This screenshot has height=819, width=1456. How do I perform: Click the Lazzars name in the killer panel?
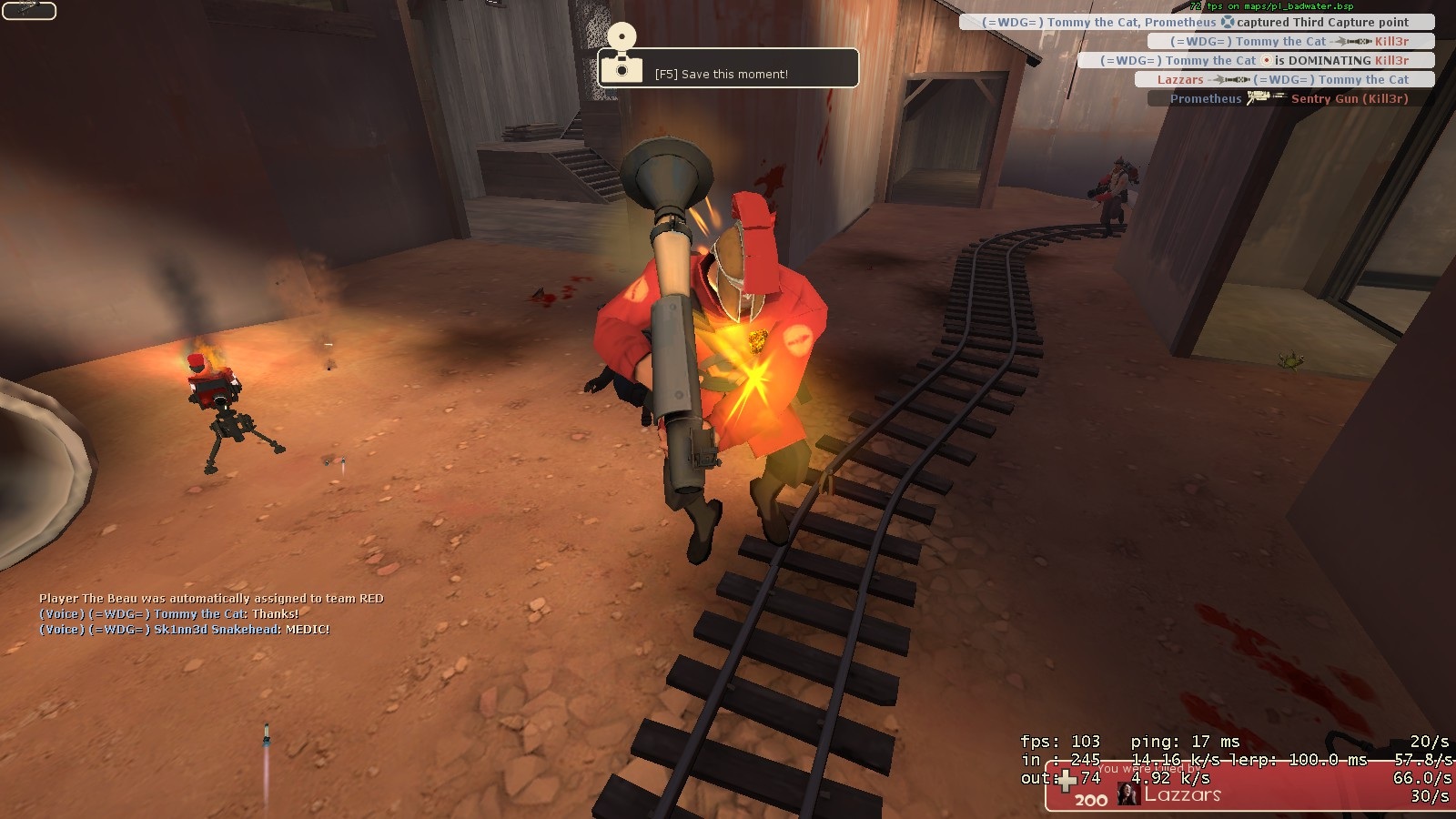(1182, 794)
